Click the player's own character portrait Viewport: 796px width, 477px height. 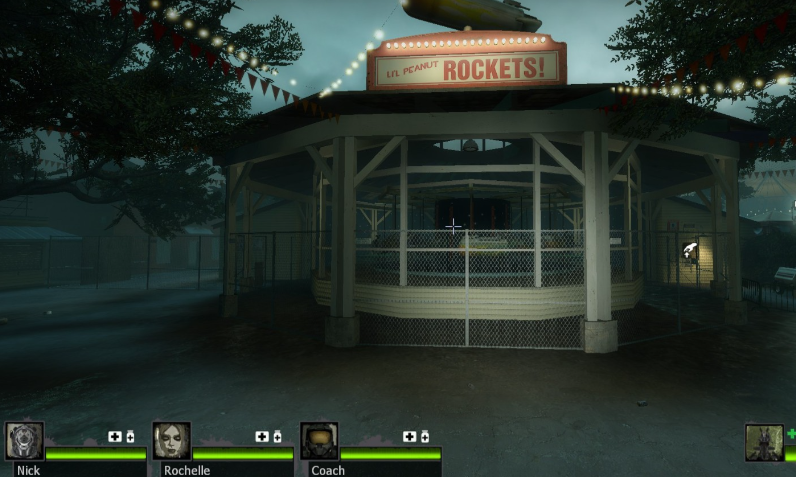pyautogui.click(x=764, y=443)
